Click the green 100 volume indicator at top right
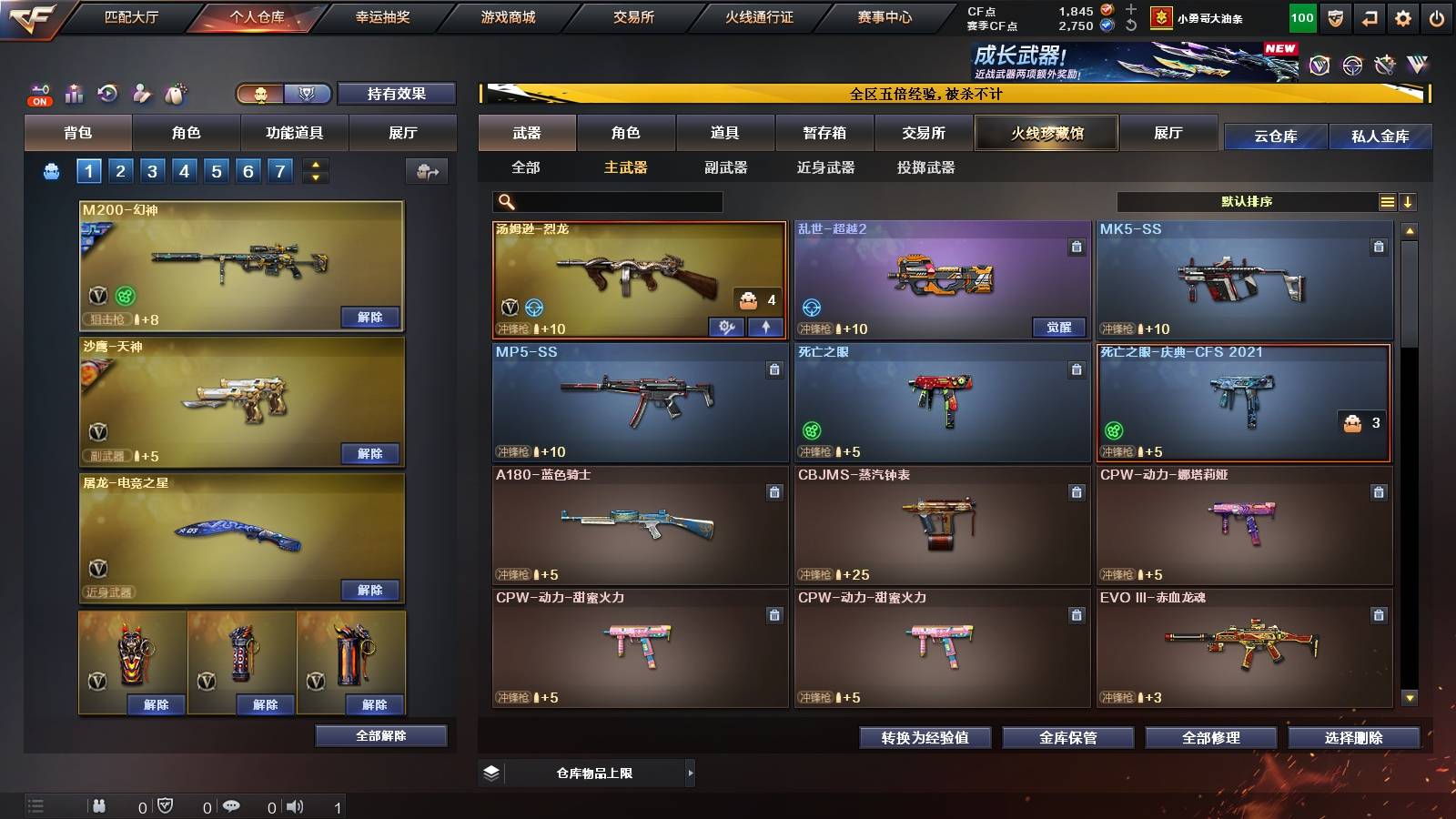This screenshot has height=819, width=1456. pyautogui.click(x=1302, y=18)
